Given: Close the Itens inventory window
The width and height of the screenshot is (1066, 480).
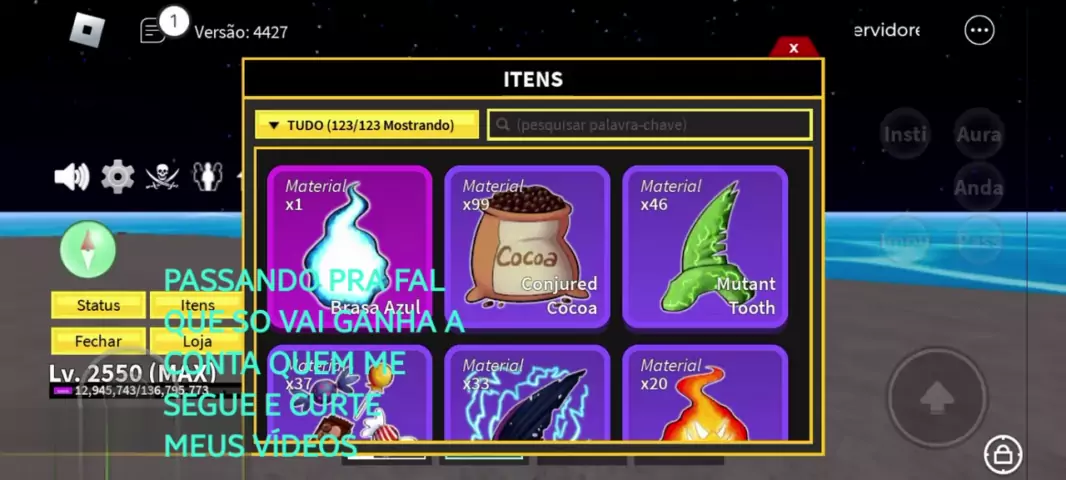Looking at the screenshot, I should 793,48.
